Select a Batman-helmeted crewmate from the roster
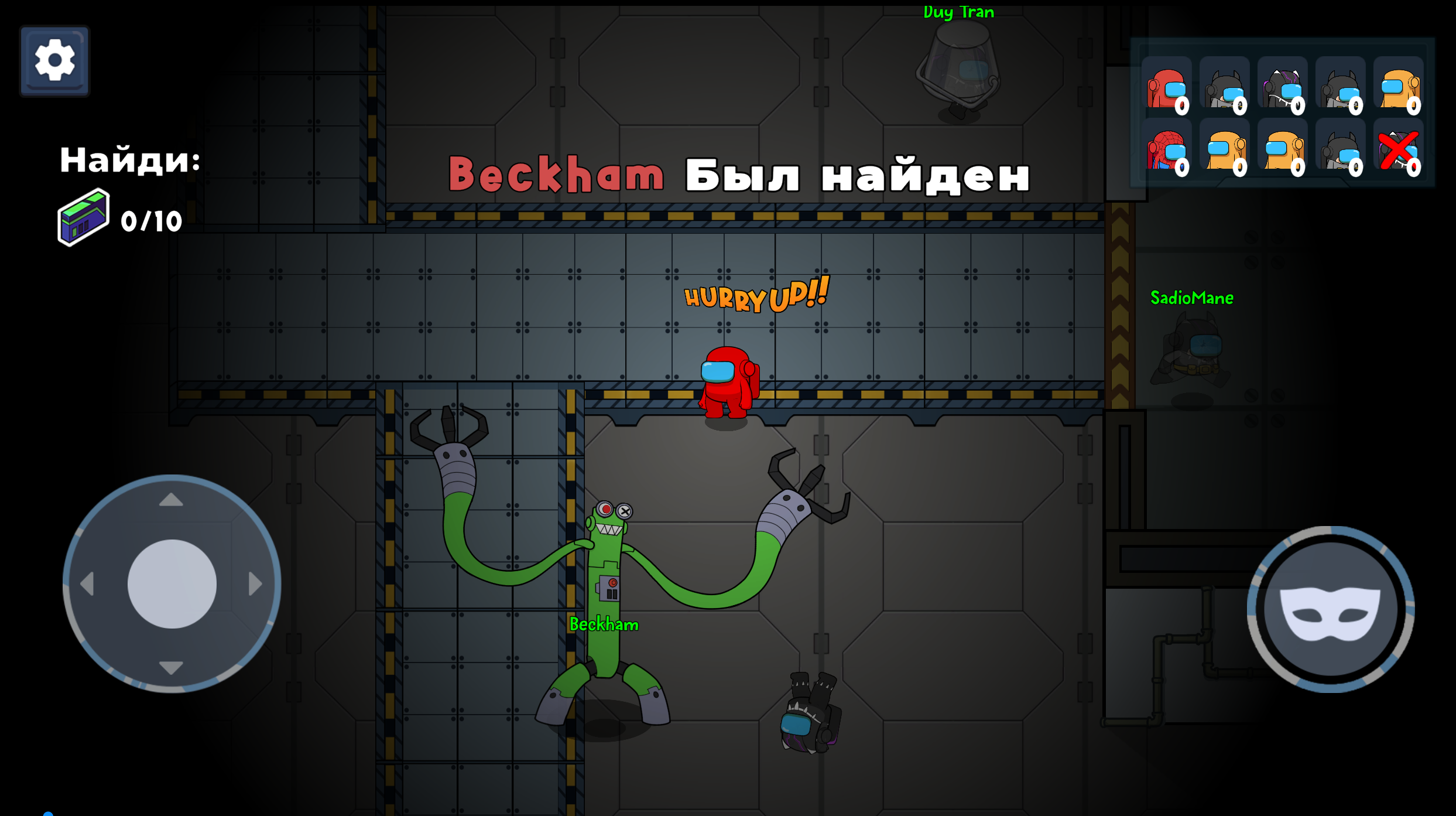Viewport: 1456px width, 816px height. pos(1225,88)
